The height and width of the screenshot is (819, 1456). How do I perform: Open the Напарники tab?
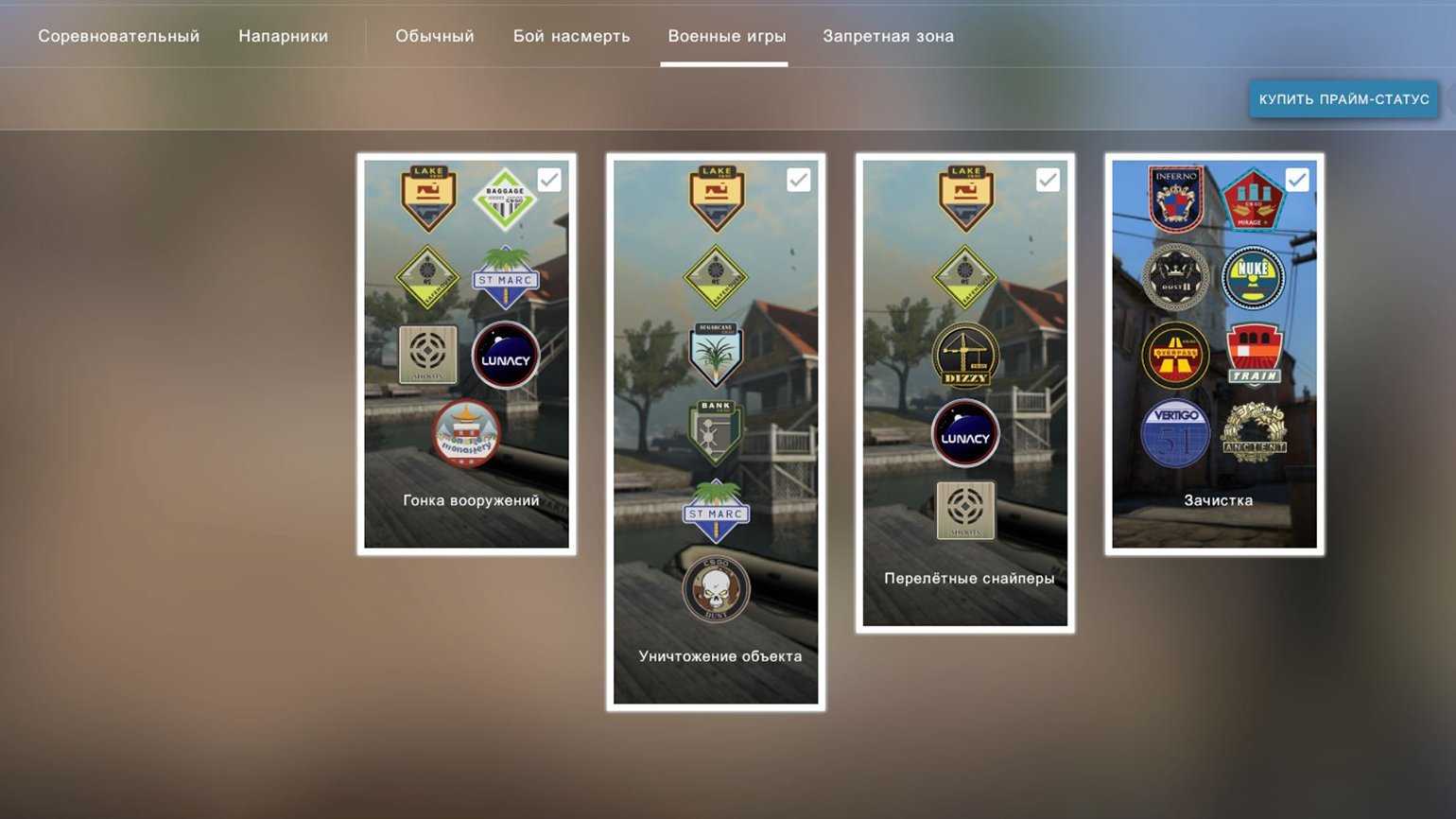click(283, 36)
